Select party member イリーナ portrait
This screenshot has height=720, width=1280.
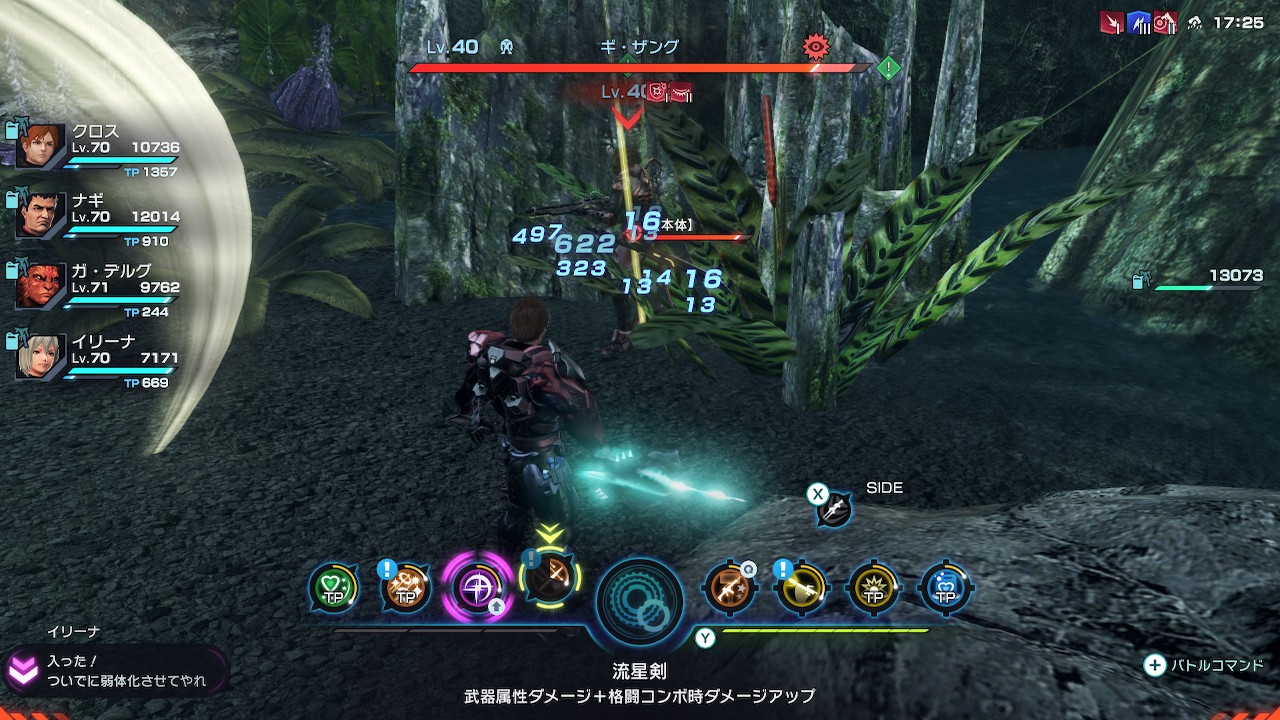41,357
